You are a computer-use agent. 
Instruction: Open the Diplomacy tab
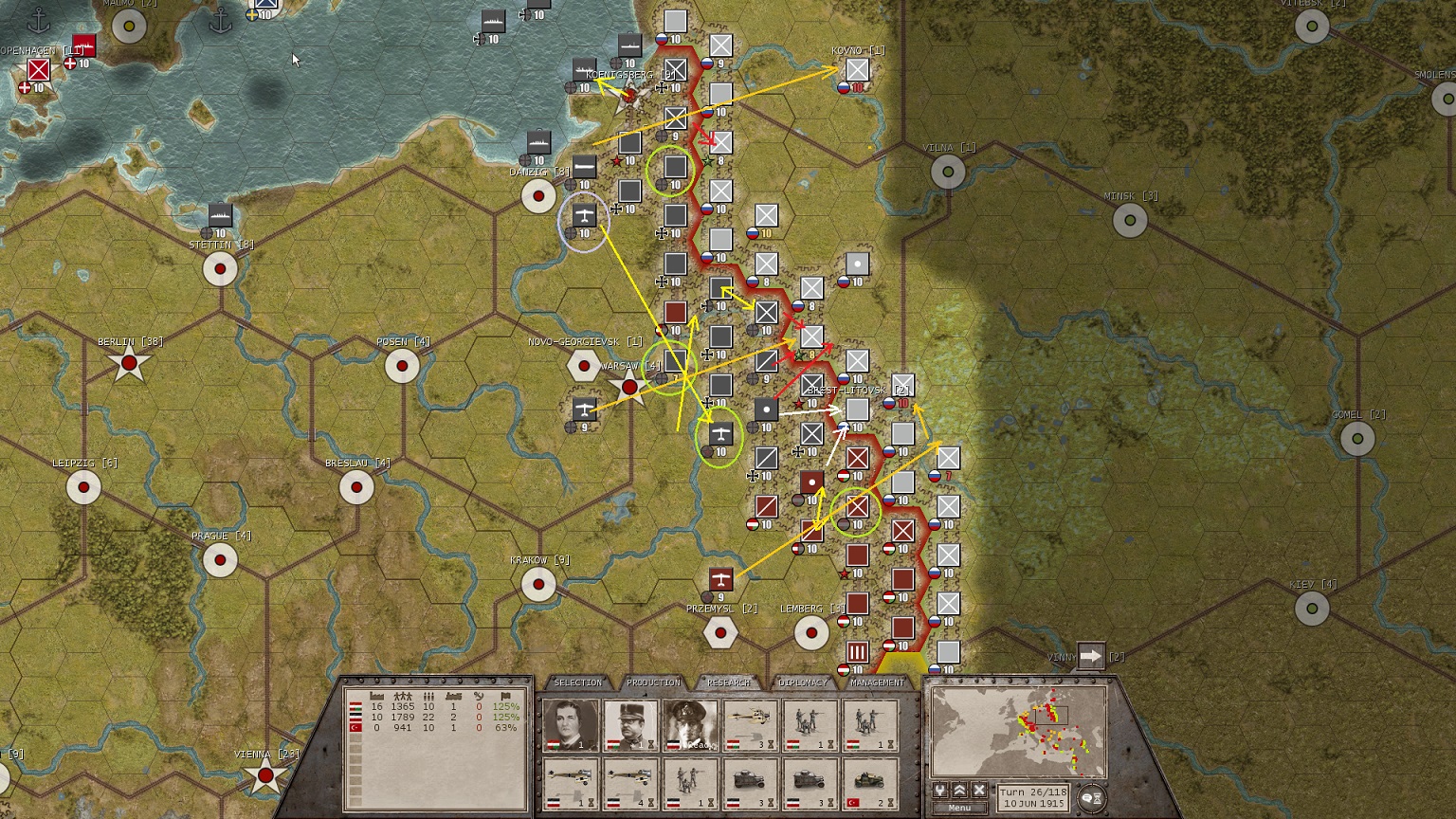coord(803,682)
